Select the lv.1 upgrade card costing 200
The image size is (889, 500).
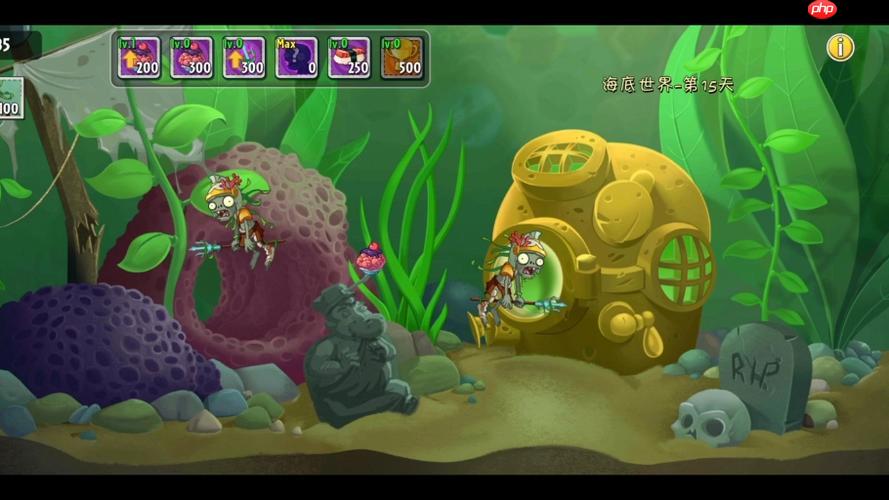(x=139, y=58)
